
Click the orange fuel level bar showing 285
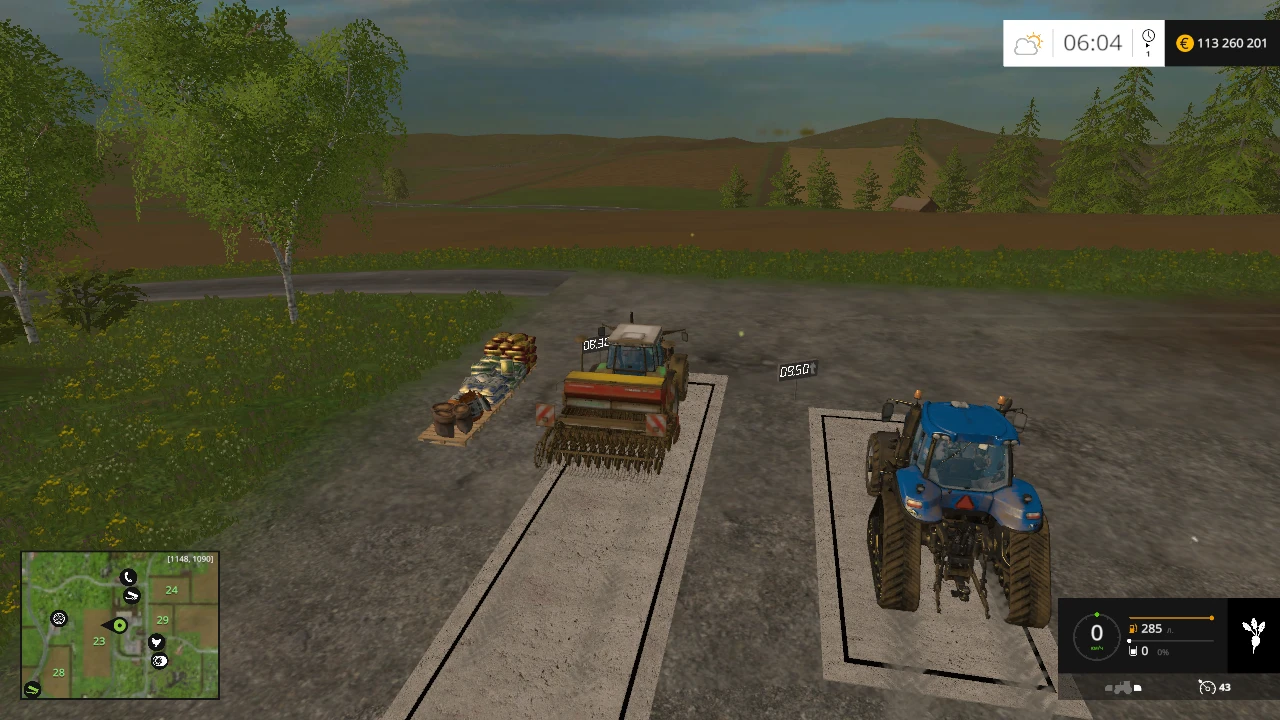(1170, 617)
